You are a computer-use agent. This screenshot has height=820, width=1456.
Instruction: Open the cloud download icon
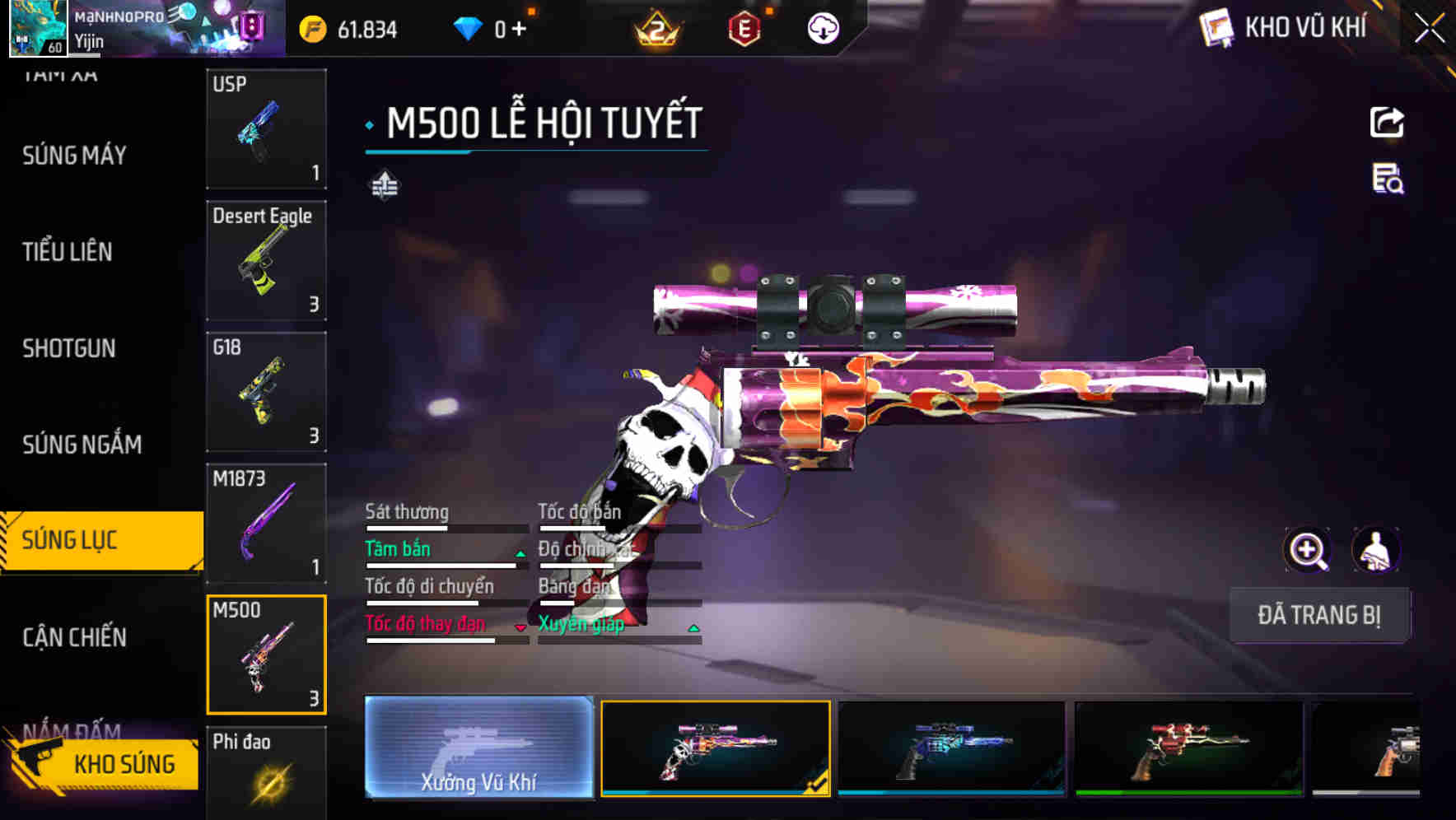(x=823, y=27)
